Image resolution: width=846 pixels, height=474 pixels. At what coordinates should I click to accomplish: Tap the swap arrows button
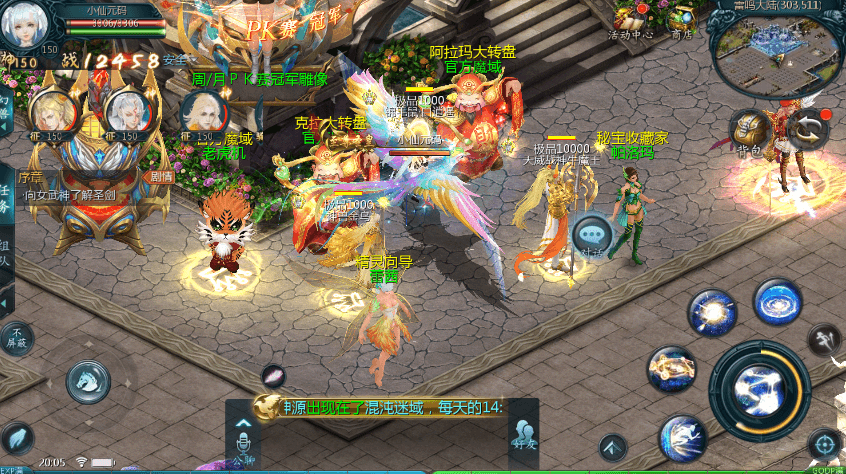(802, 128)
